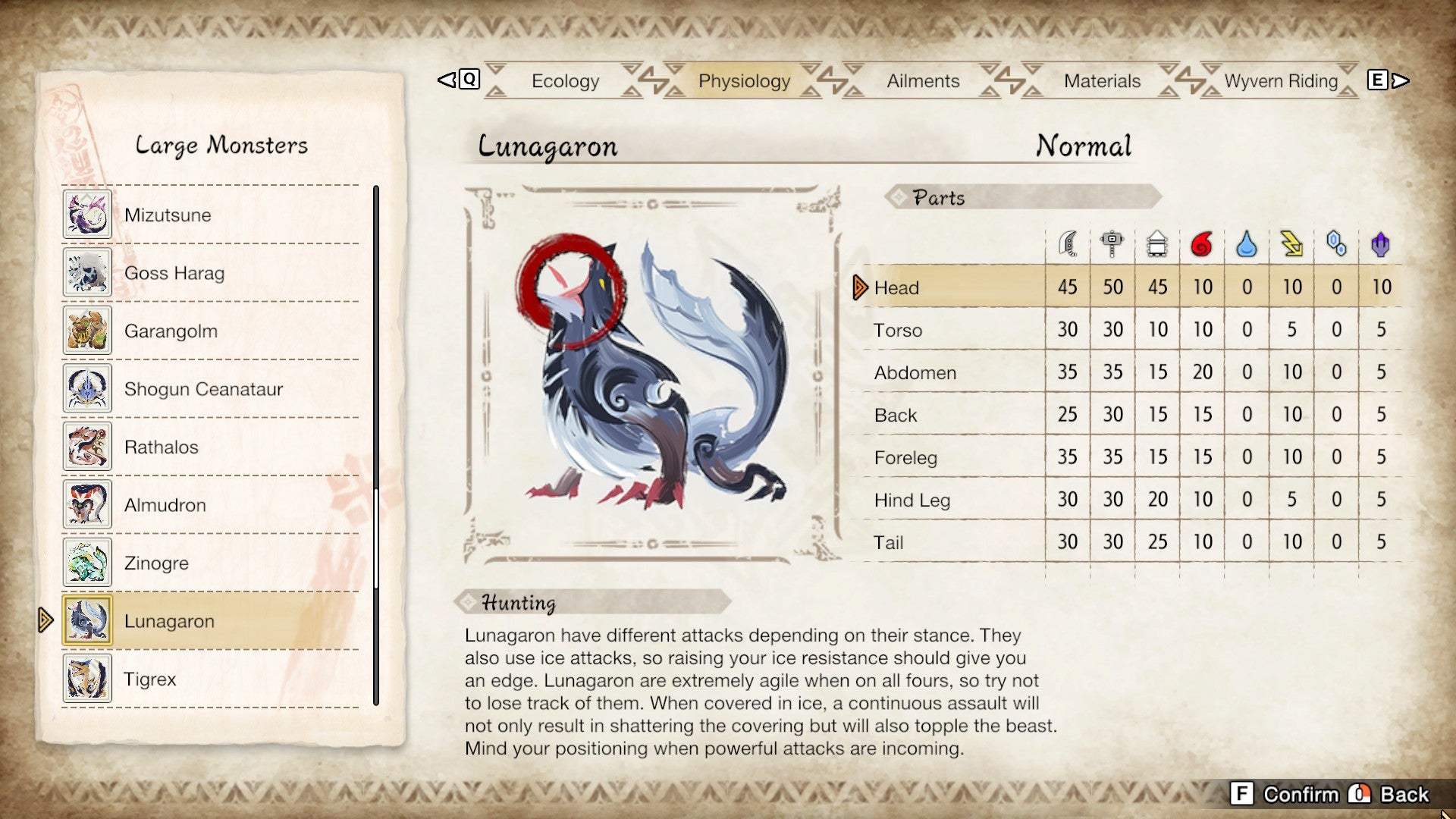Select the highlighted Head part row
This screenshot has width=1456, height=819.
tap(896, 287)
